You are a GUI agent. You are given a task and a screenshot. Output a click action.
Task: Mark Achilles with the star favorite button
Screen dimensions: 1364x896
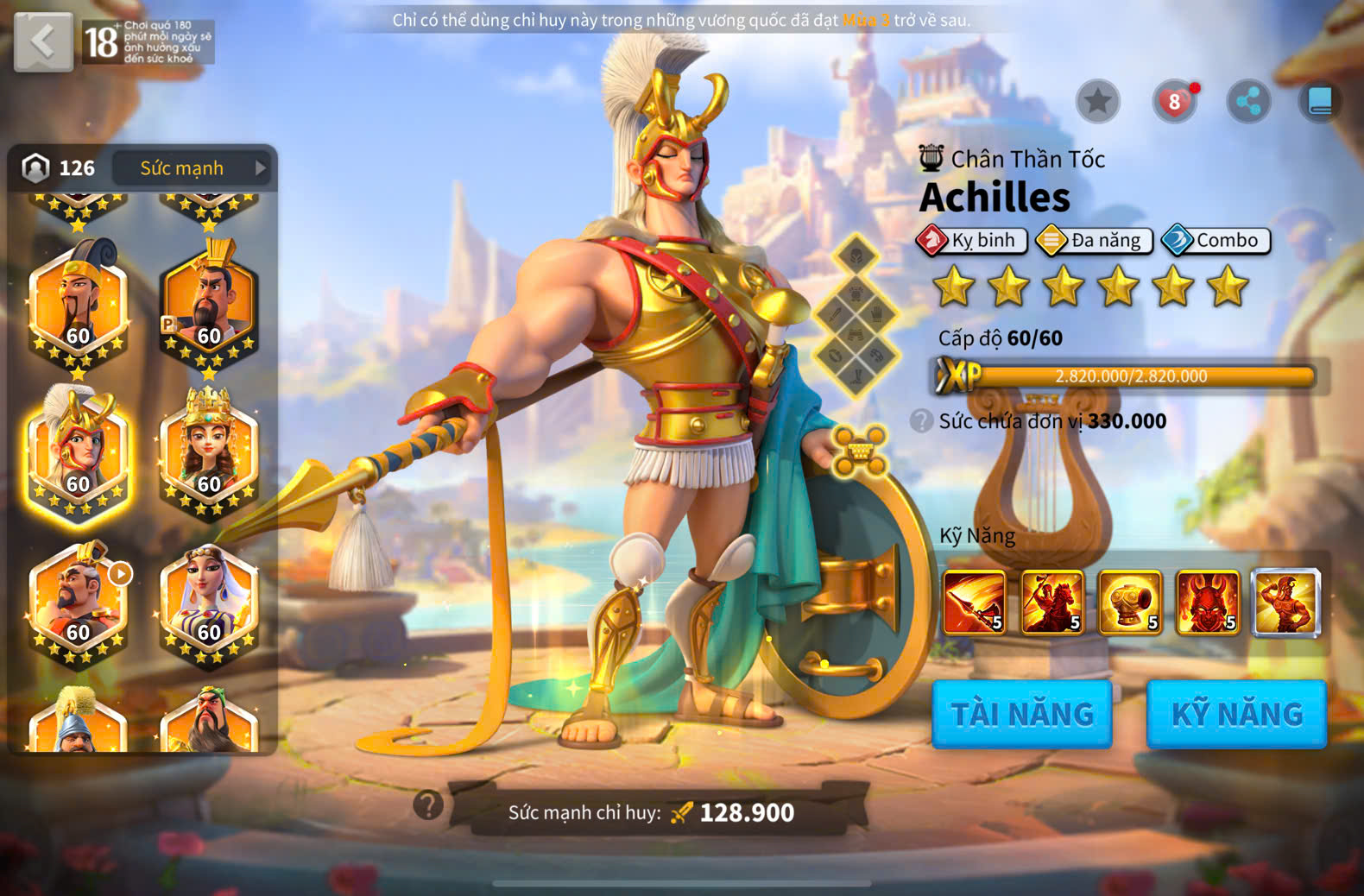tap(1097, 102)
